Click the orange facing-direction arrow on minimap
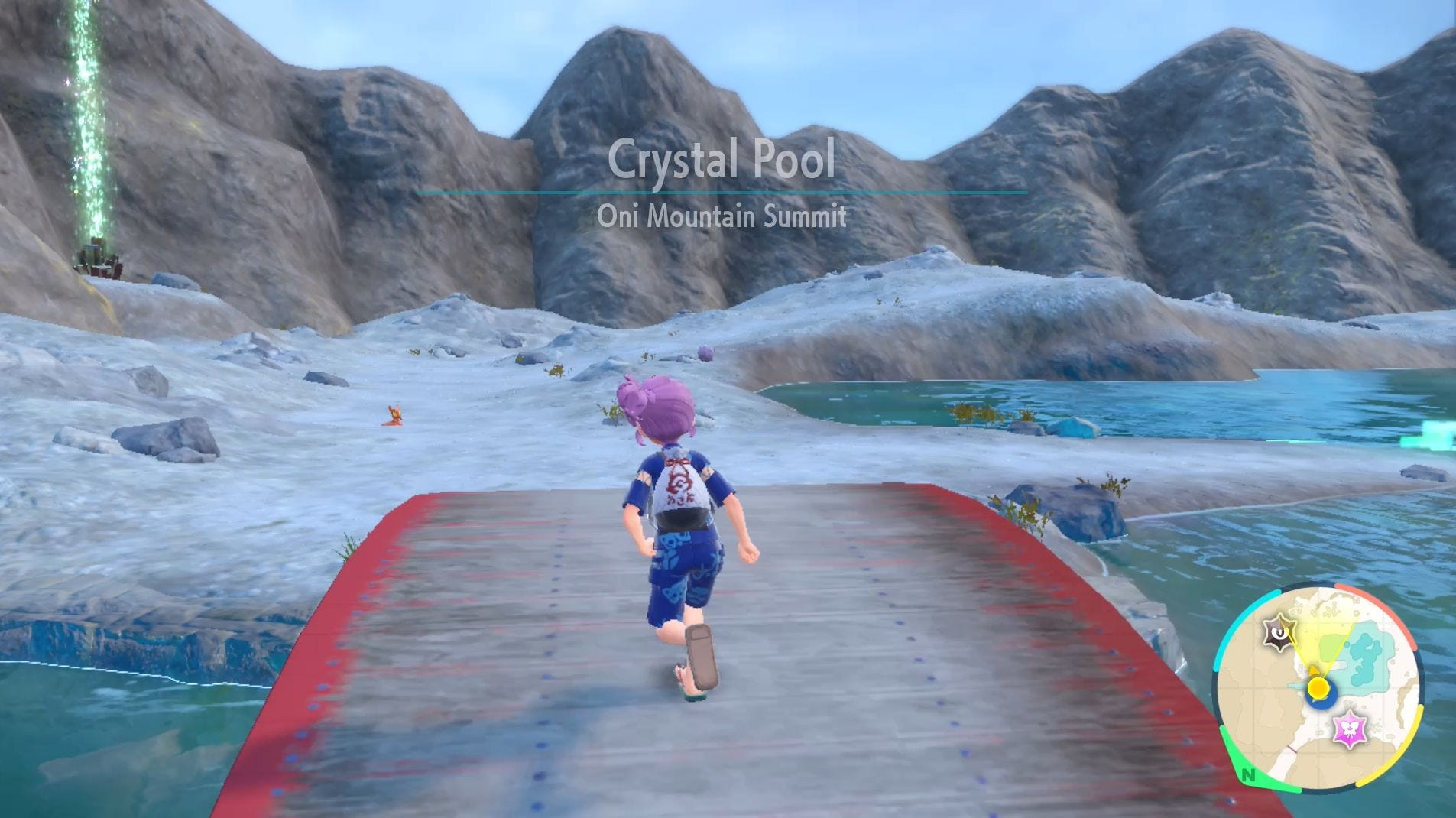The width and height of the screenshot is (1456, 818). 1313,670
